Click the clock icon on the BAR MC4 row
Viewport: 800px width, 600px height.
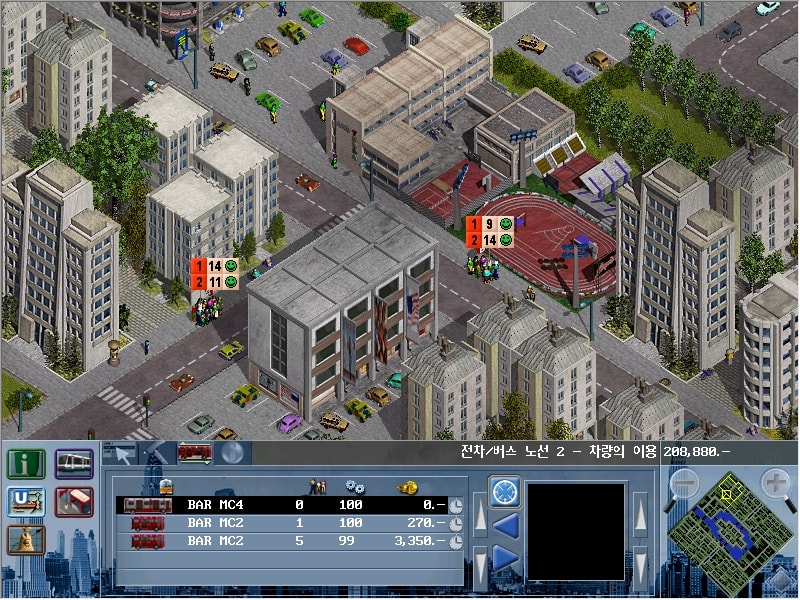456,505
